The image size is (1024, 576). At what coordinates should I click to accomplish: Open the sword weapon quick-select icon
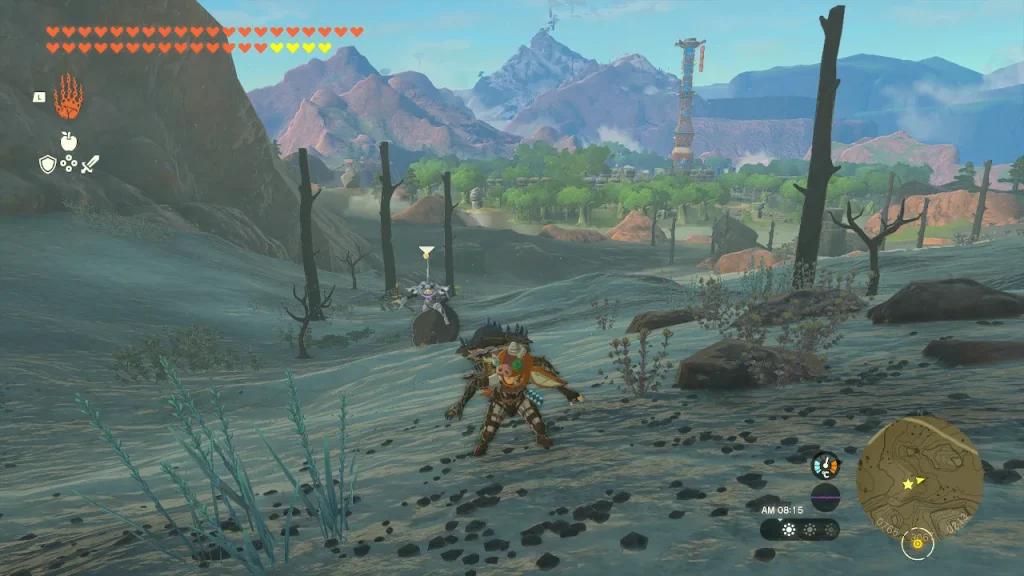pyautogui.click(x=90, y=164)
